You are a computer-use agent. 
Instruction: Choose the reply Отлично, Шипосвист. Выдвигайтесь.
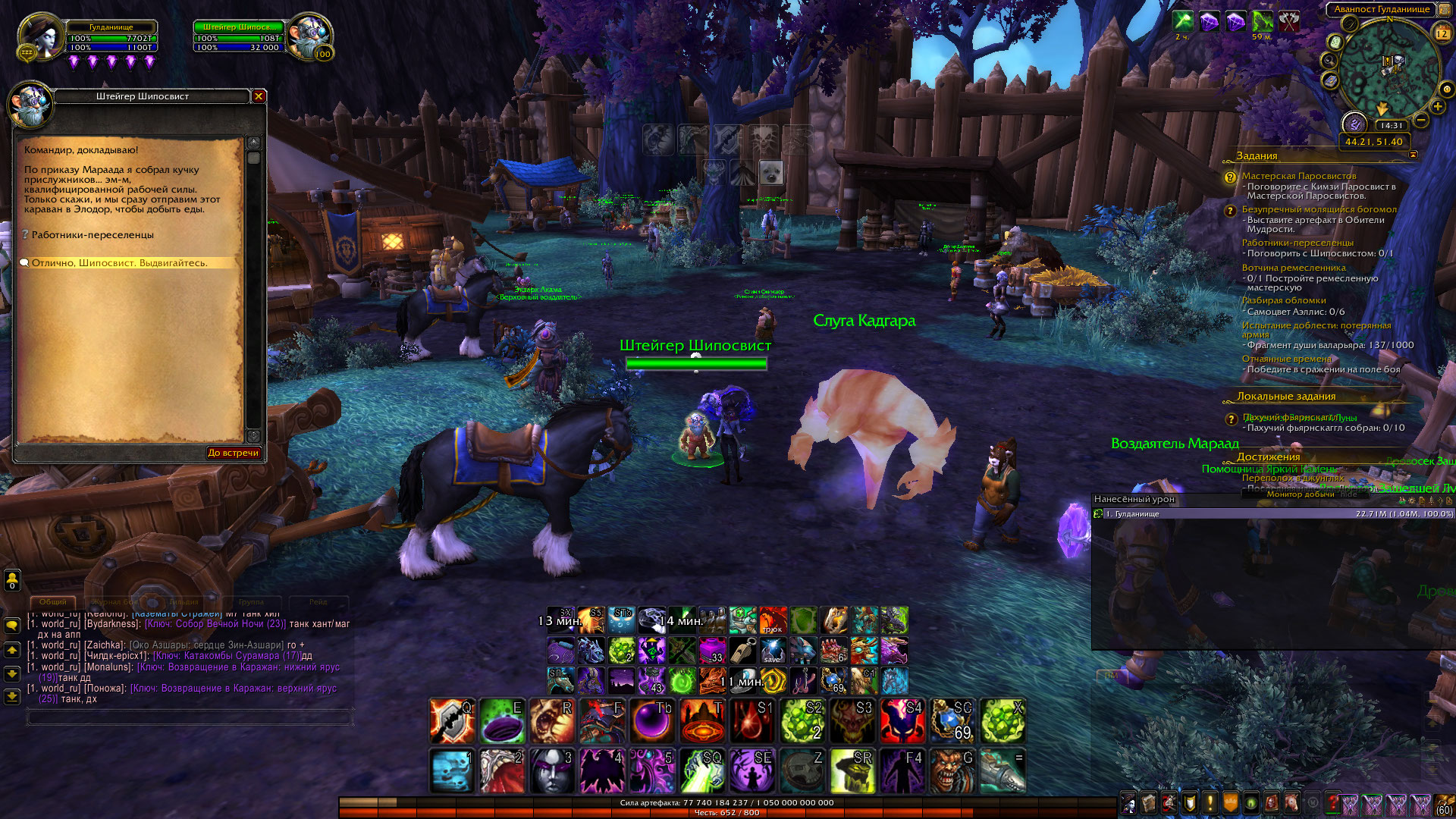[119, 263]
